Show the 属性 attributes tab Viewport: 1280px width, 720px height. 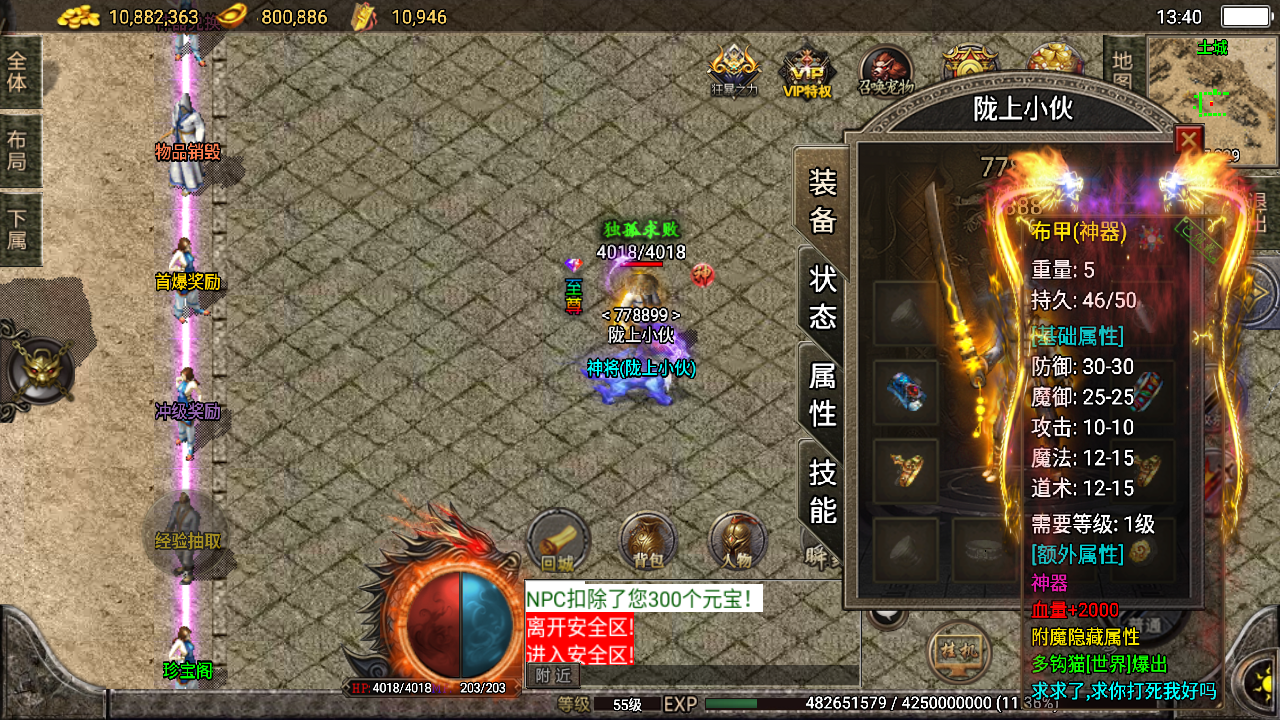(x=822, y=394)
